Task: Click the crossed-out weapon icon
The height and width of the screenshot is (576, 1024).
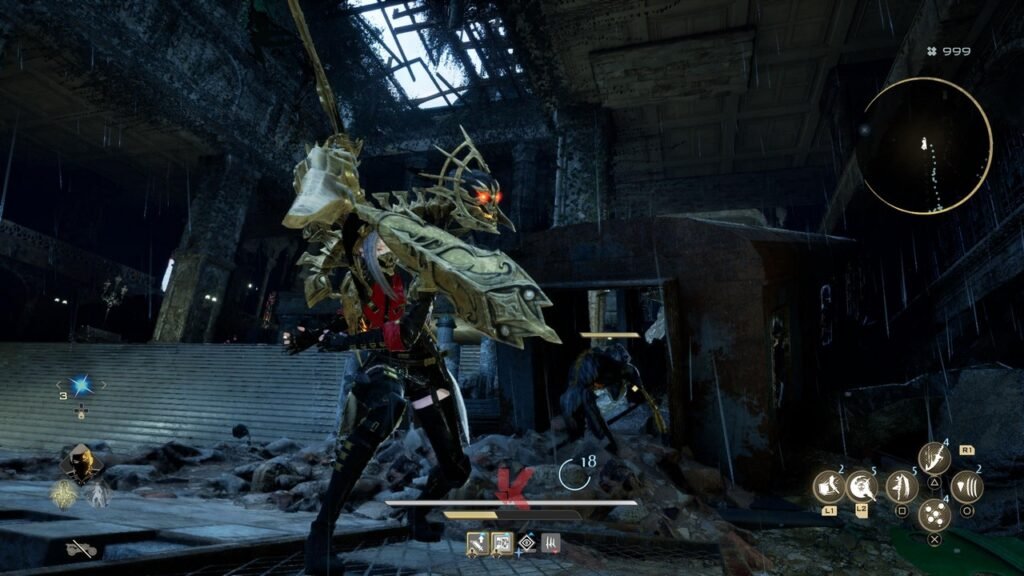Action: pos(81,548)
